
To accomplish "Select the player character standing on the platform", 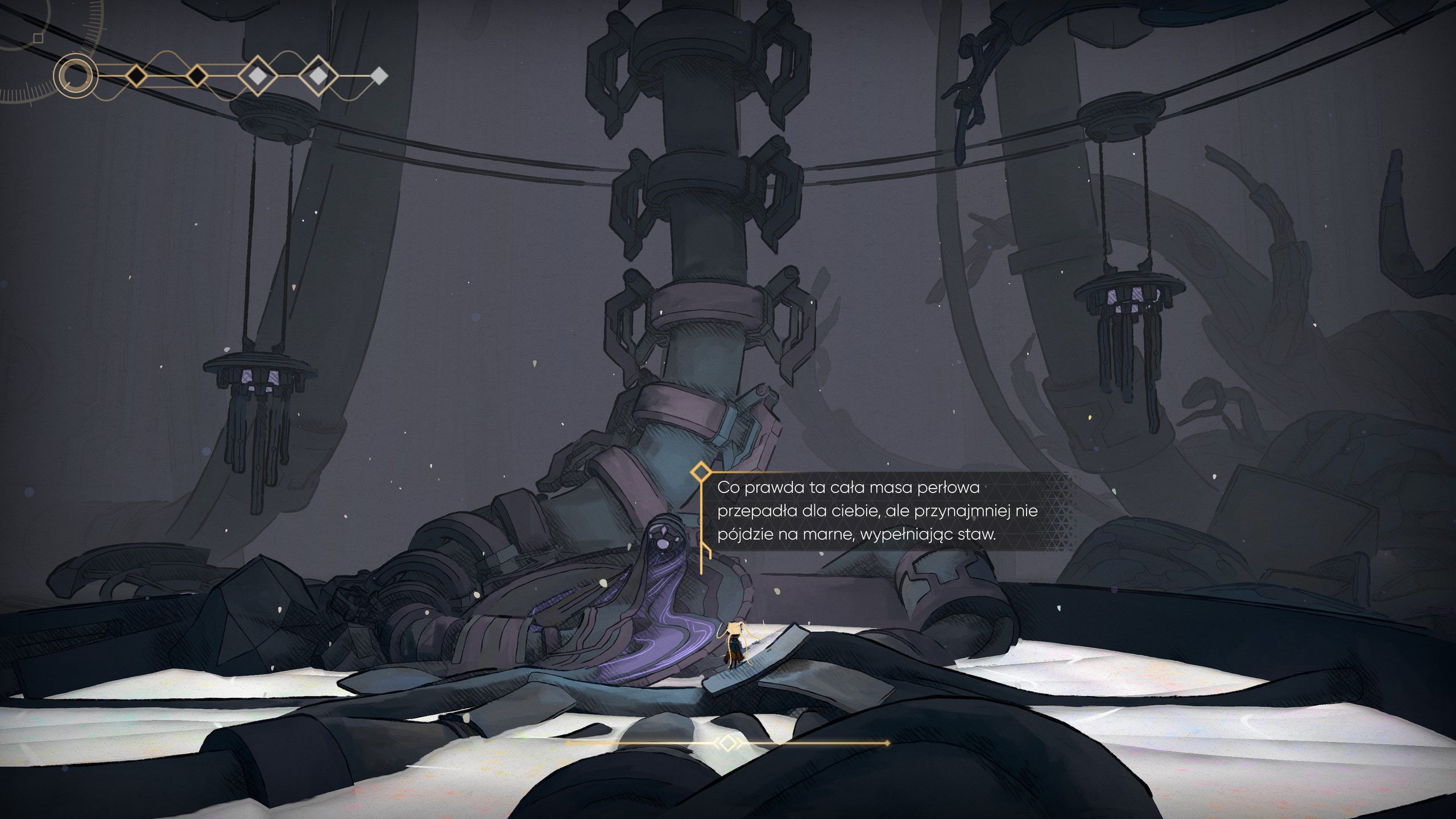I will 735,644.
